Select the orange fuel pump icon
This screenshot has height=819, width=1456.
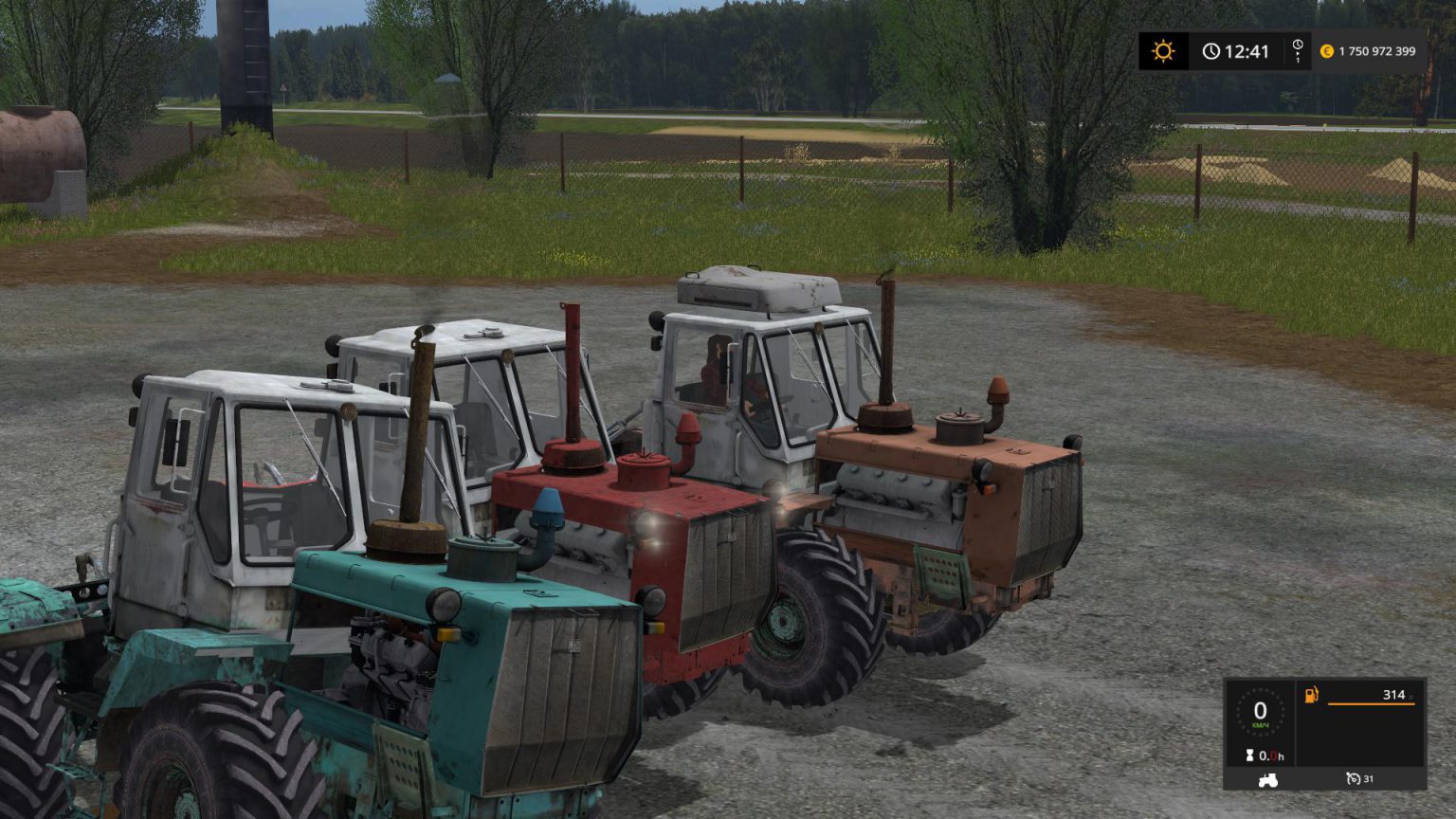pos(1311,696)
